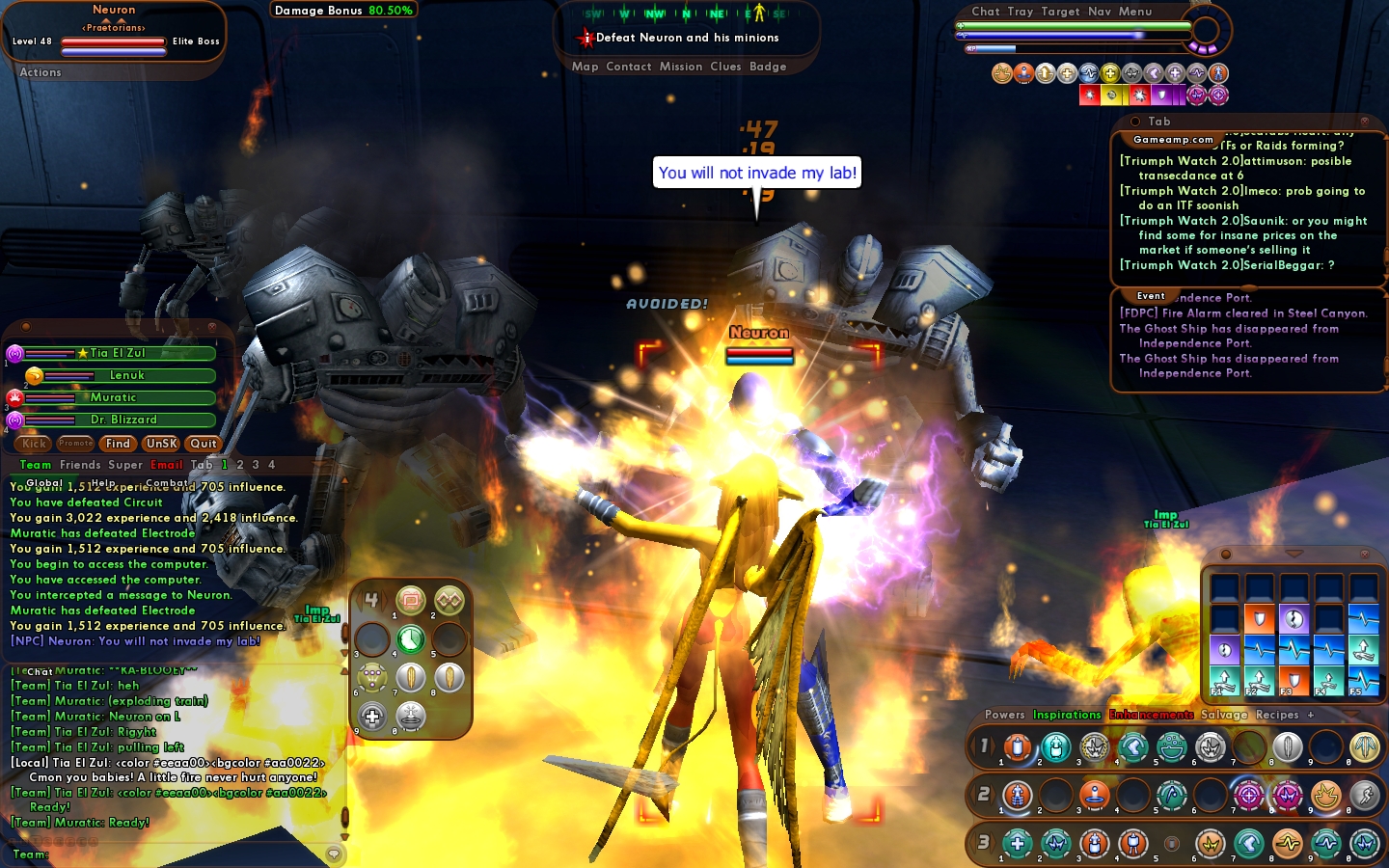Toggle the Tray window button
The image size is (1389, 868).
click(1021, 12)
